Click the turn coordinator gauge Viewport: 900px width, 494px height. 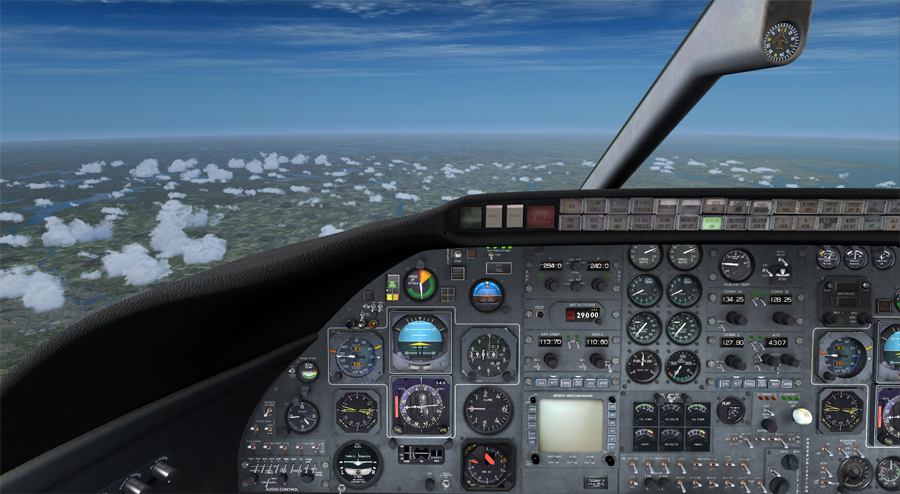click(357, 463)
